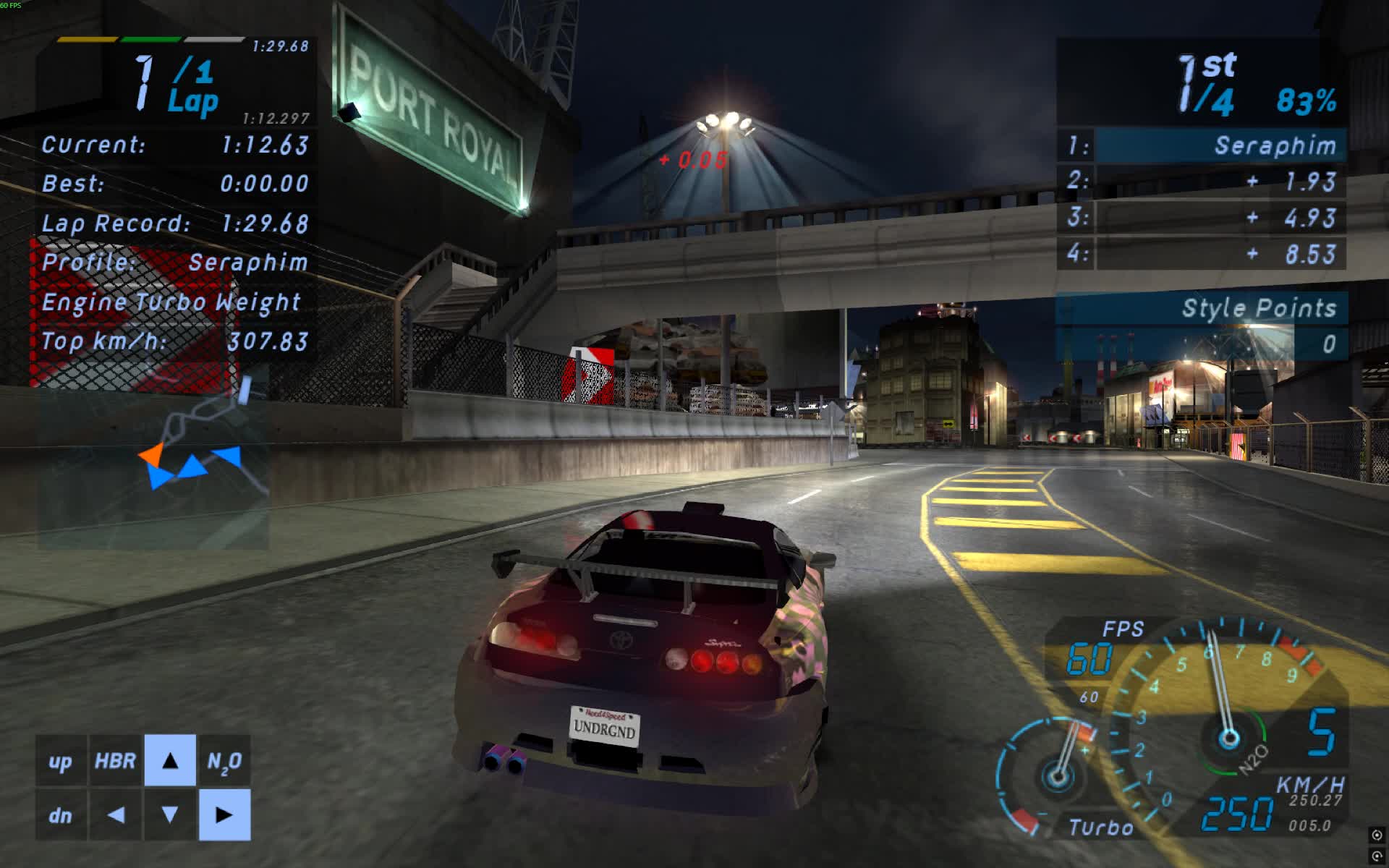1389x868 pixels.
Task: Tap the steer-left arrow control
Action: [x=116, y=816]
